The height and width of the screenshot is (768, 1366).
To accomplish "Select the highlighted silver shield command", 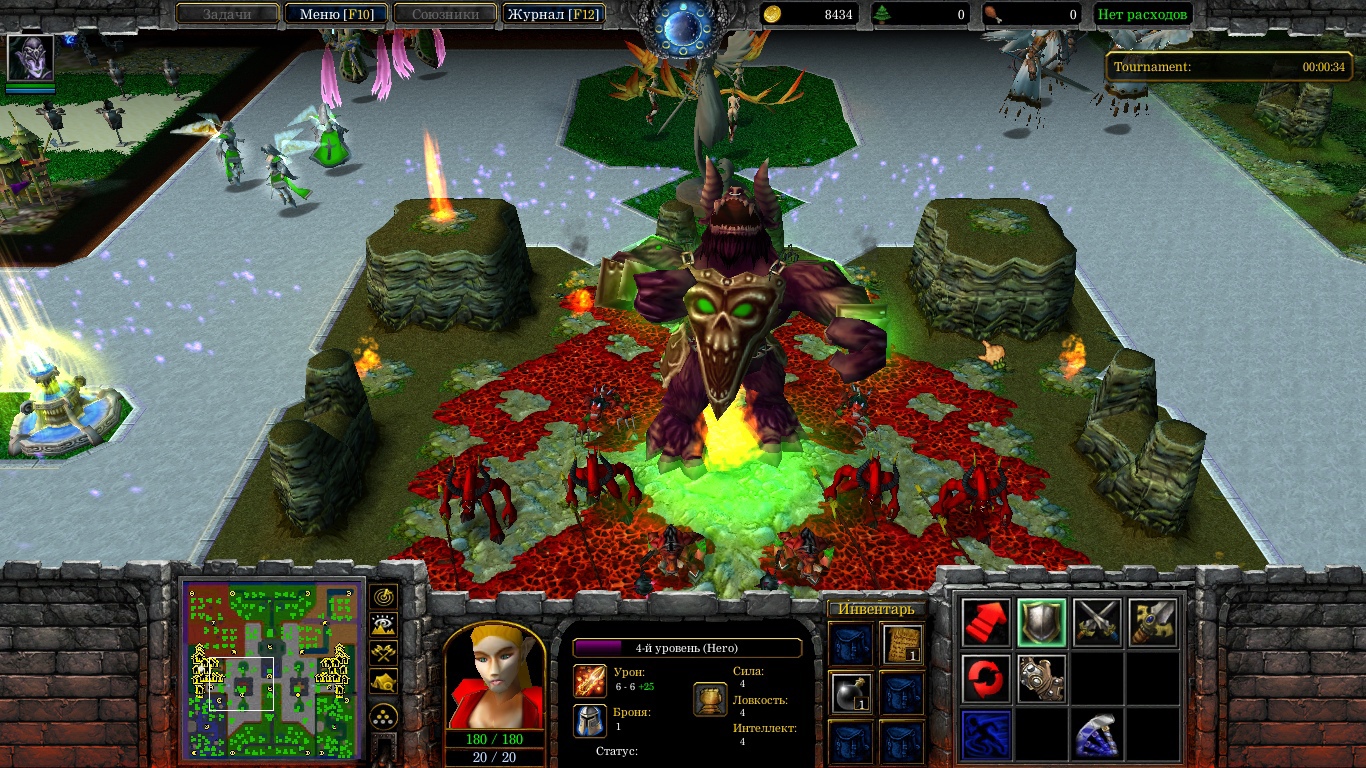I will pos(1042,623).
